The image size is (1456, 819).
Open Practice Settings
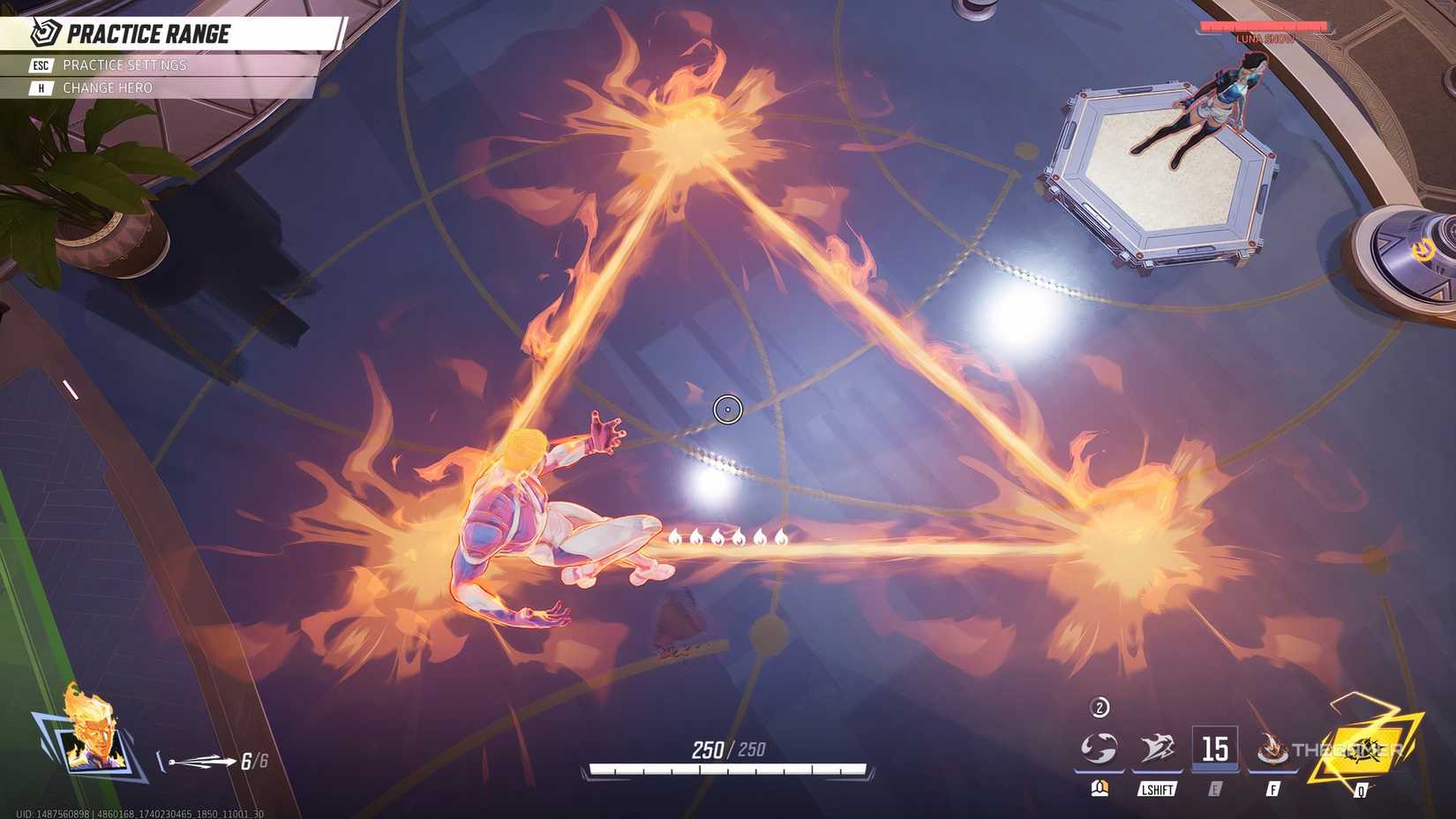point(124,64)
